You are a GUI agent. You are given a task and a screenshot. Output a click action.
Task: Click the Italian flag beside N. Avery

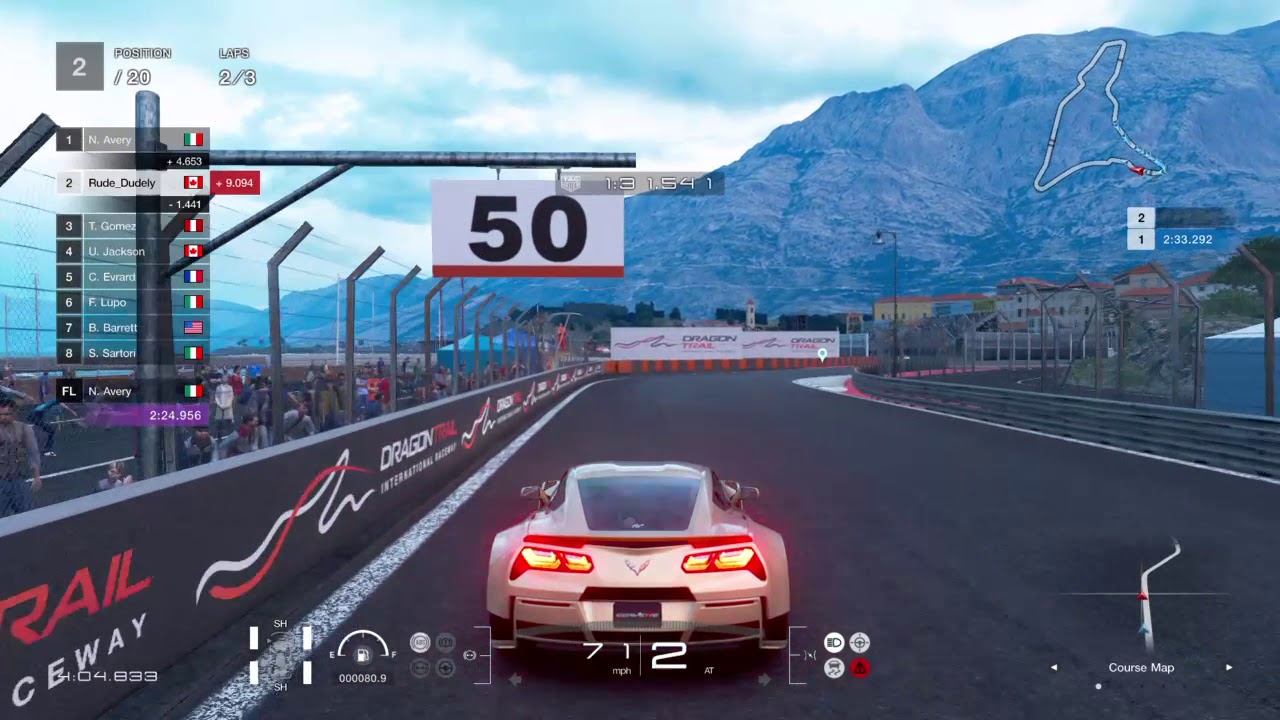coord(192,139)
